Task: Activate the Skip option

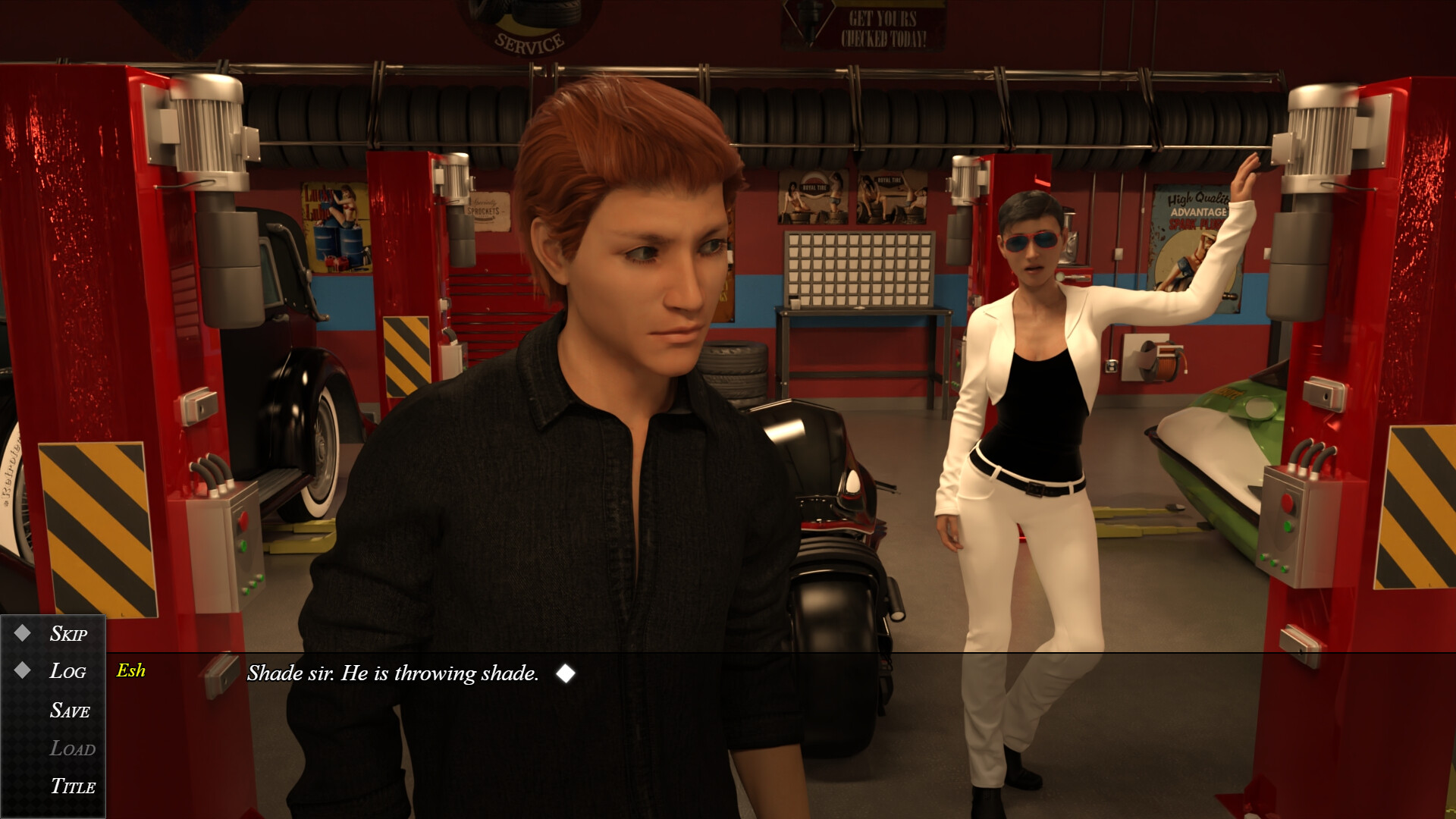Action: coord(68,634)
